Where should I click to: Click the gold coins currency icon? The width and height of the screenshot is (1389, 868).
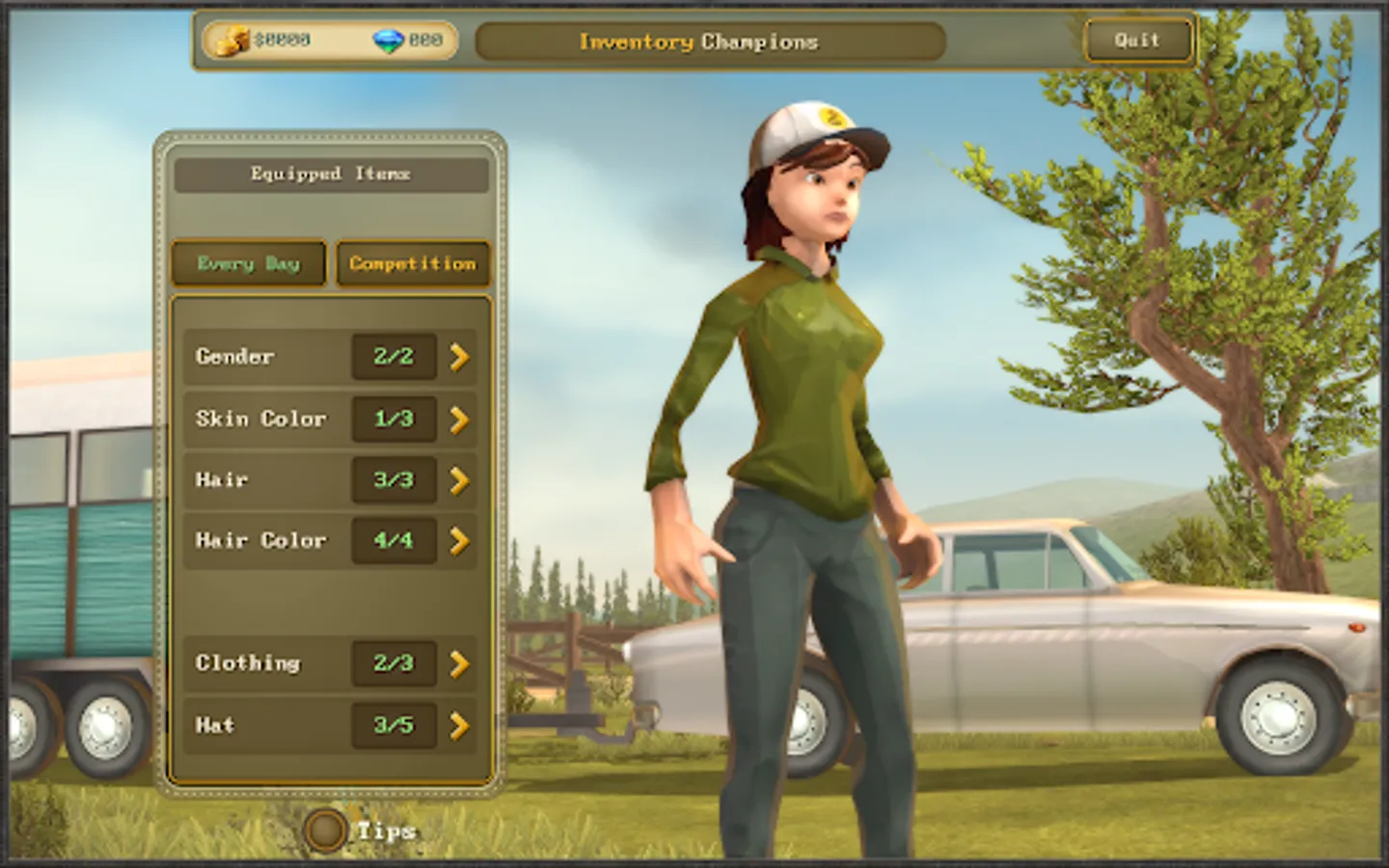coord(231,41)
